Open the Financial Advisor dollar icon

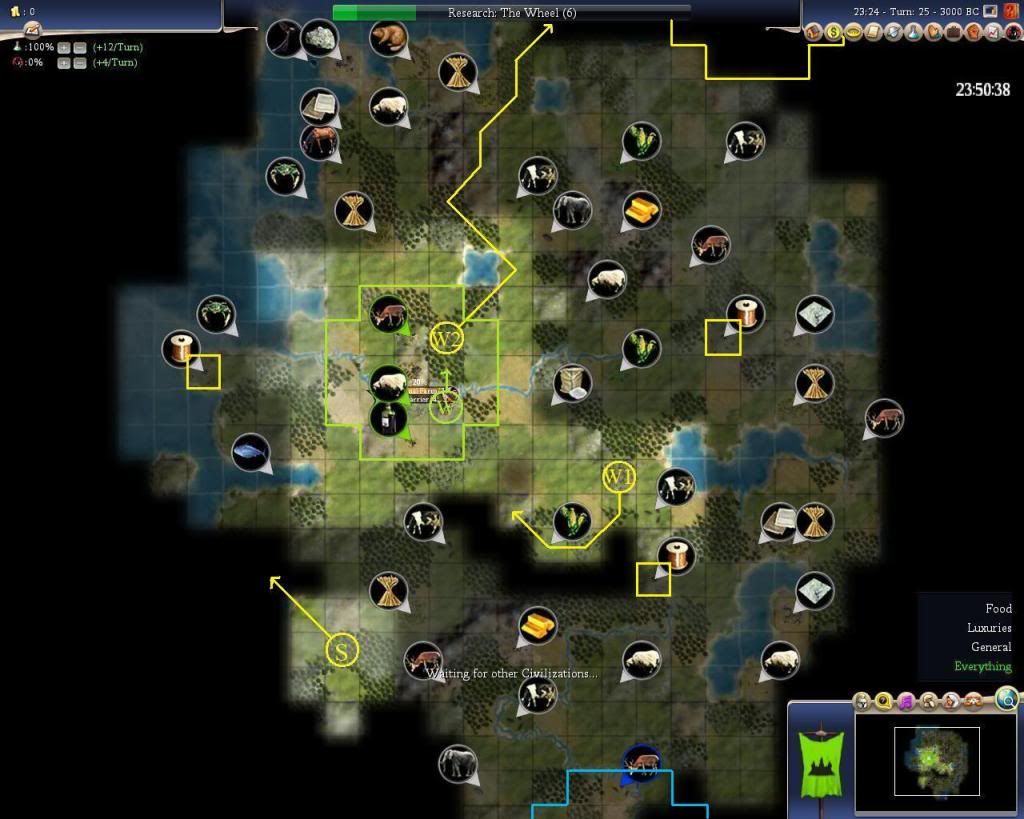[833, 33]
